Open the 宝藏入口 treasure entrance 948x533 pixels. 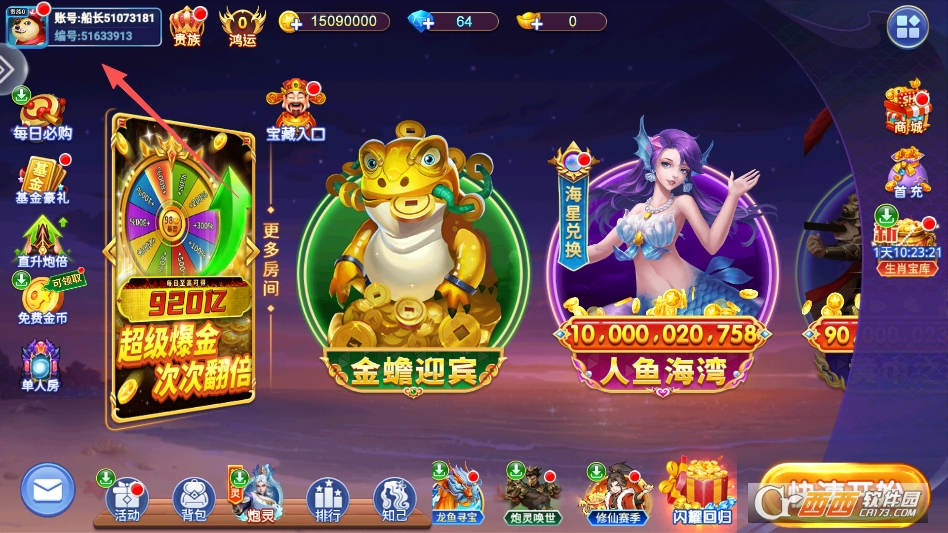(295, 111)
